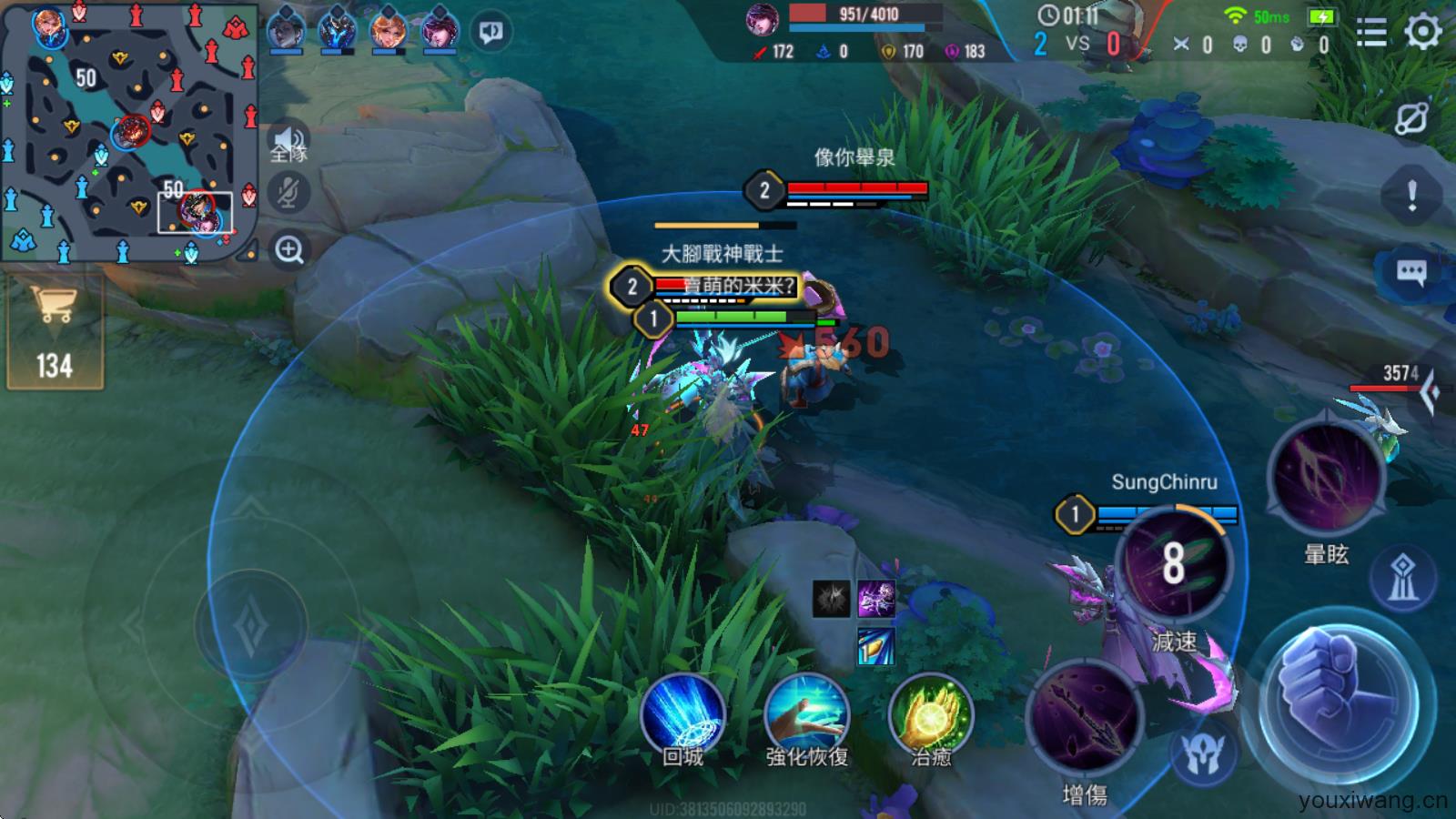1456x819 pixels.
Task: Toggle the muted microphone
Action: 289,193
